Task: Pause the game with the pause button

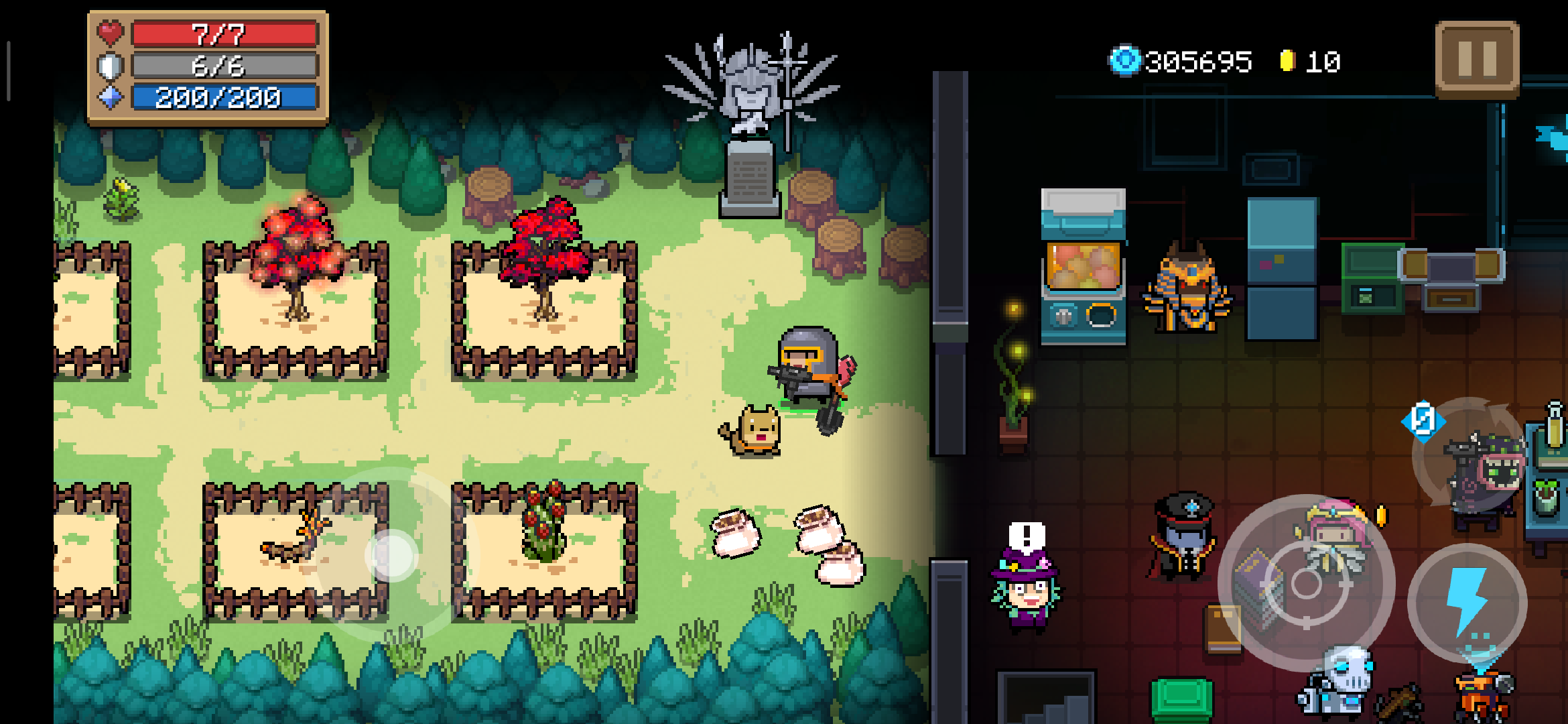Action: pos(1477,60)
